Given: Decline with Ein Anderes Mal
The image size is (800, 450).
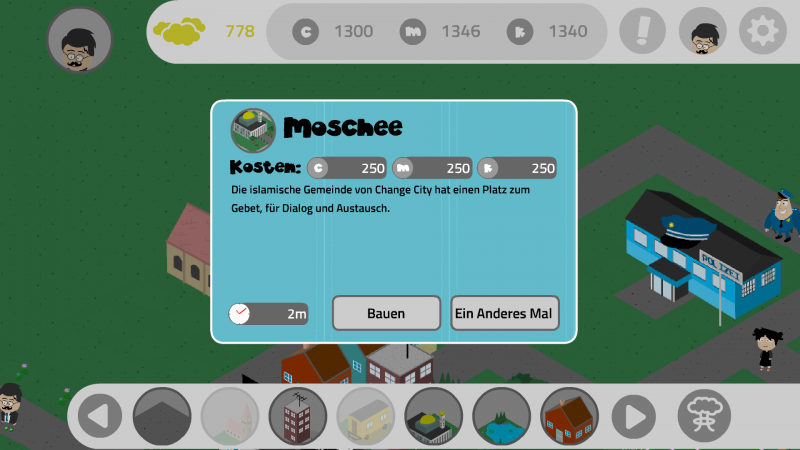Looking at the screenshot, I should tap(505, 313).
